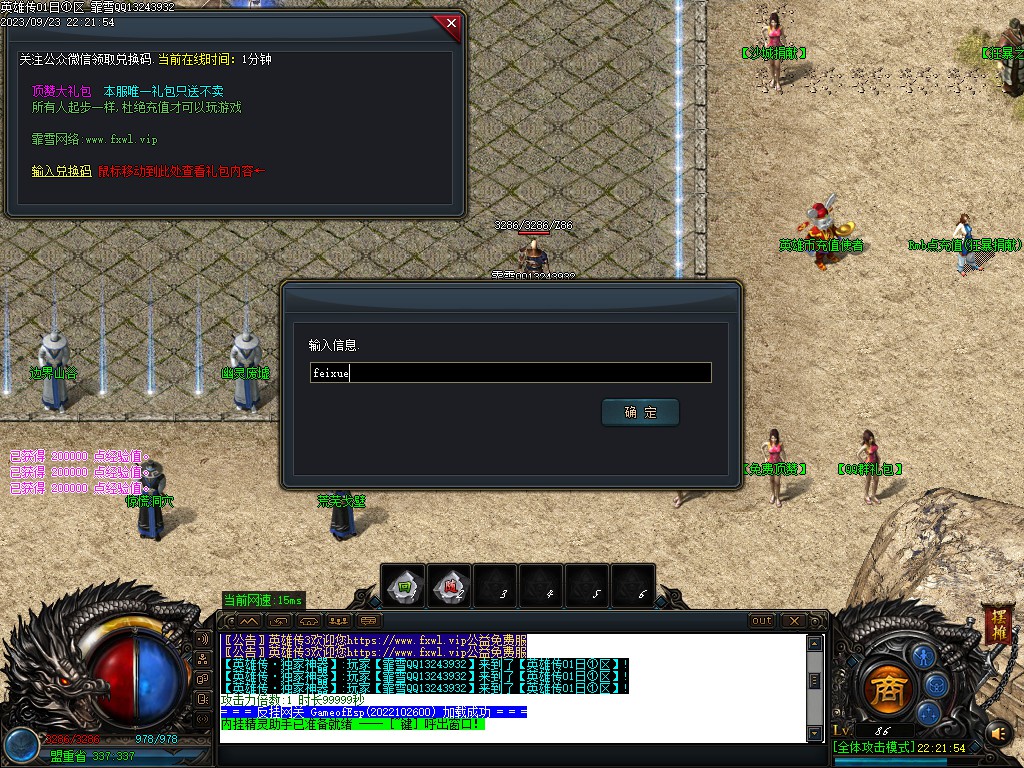Click the 输入兑换码 link
Image resolution: width=1024 pixels, height=768 pixels.
61,171
